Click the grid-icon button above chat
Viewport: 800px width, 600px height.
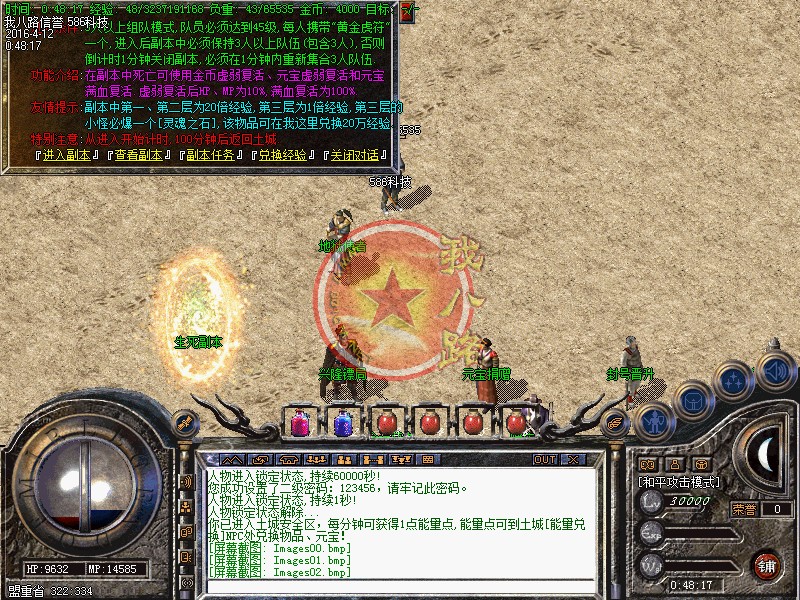(428, 459)
